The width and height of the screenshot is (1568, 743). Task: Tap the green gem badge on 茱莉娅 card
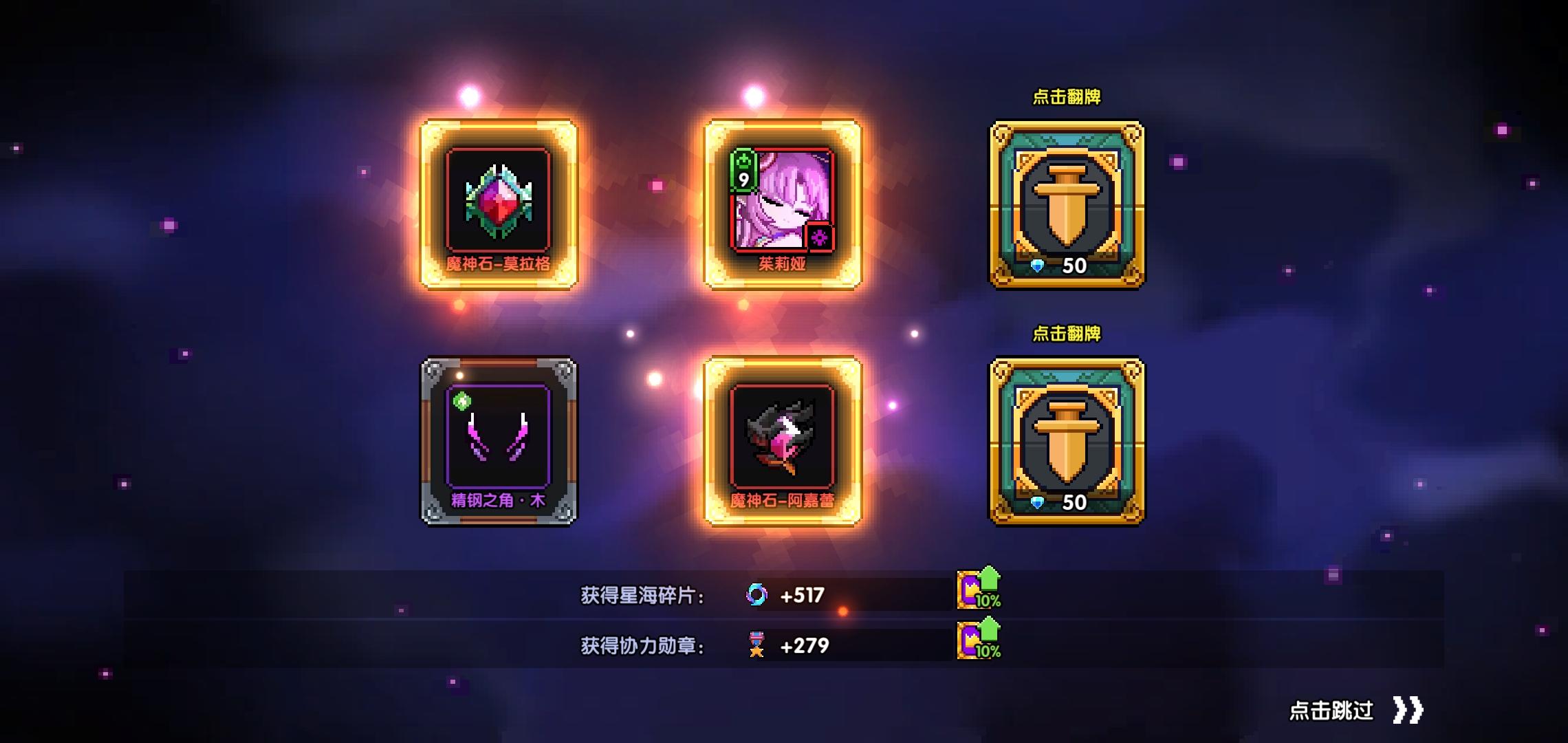(743, 171)
